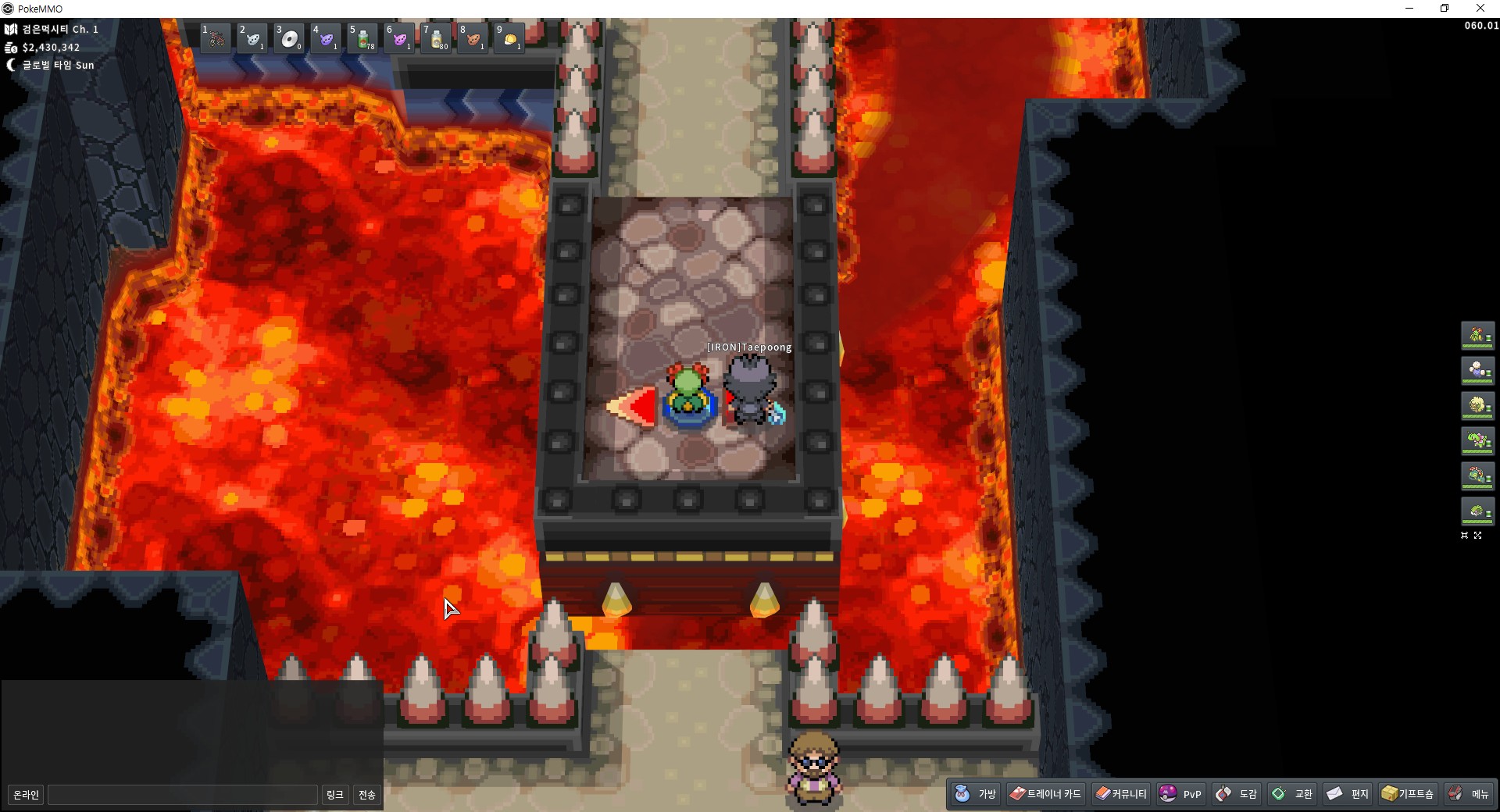Select the Bellossom party slot
Screen dimensions: 1500x812
1477,336
